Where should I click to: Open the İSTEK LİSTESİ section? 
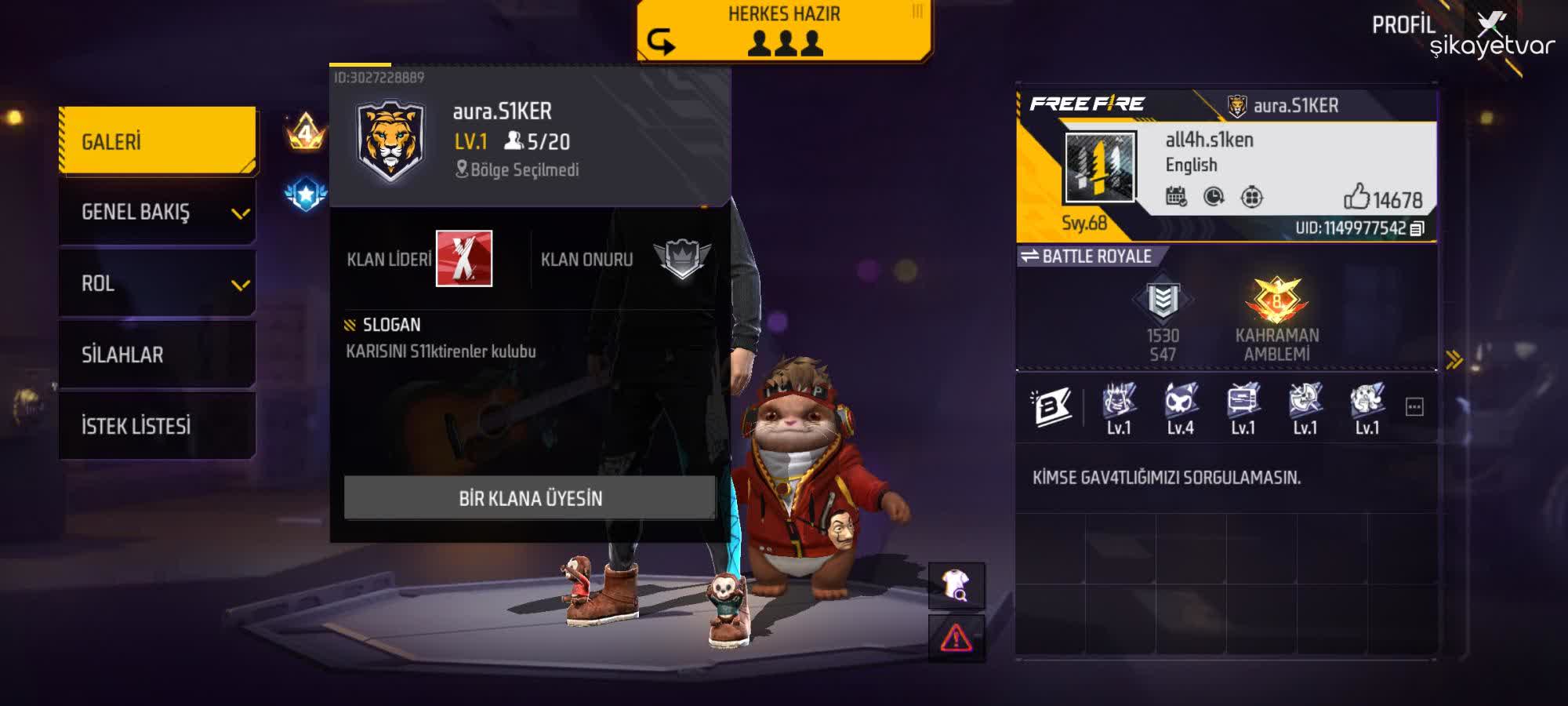158,426
